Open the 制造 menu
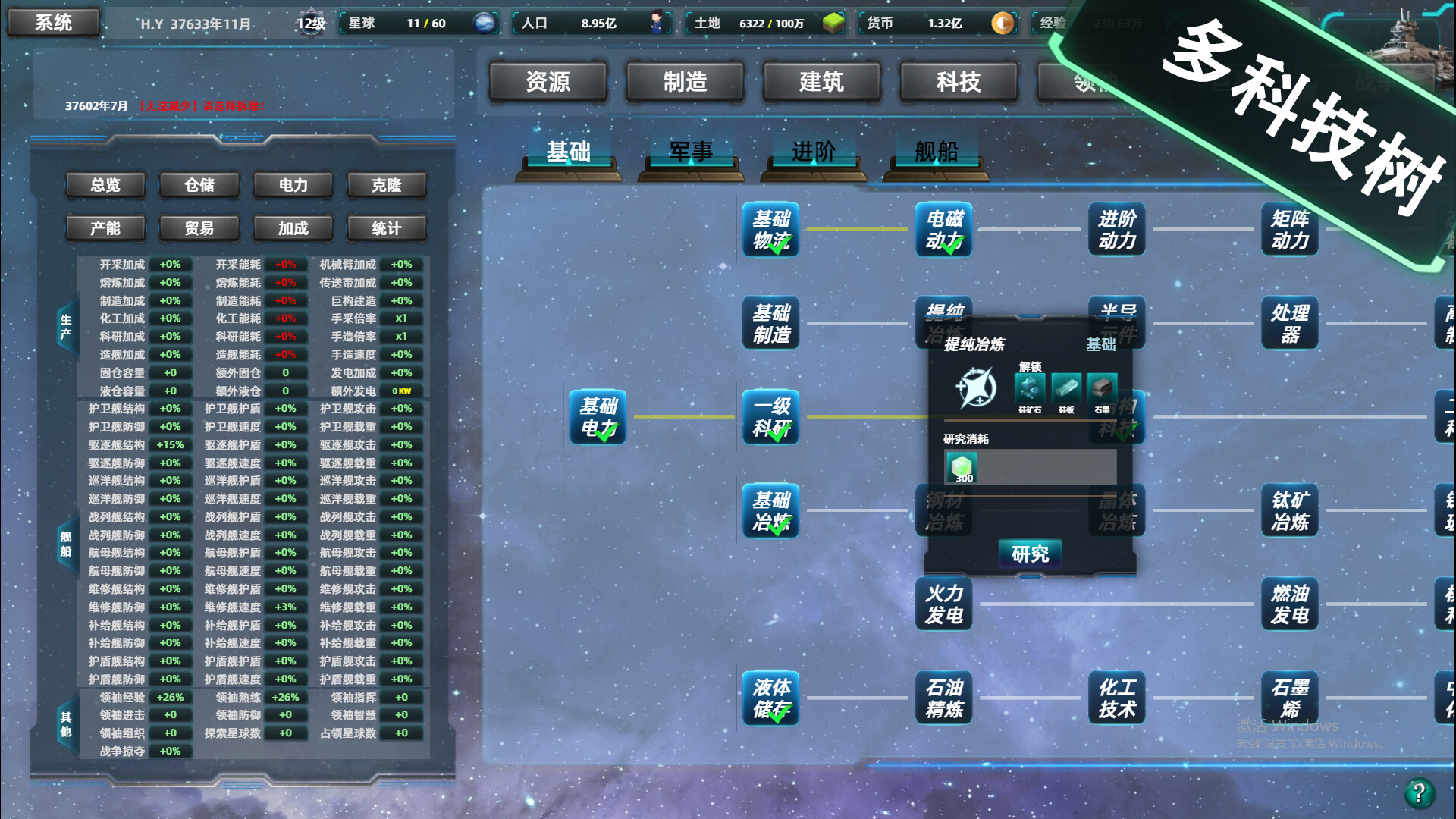 tap(685, 82)
